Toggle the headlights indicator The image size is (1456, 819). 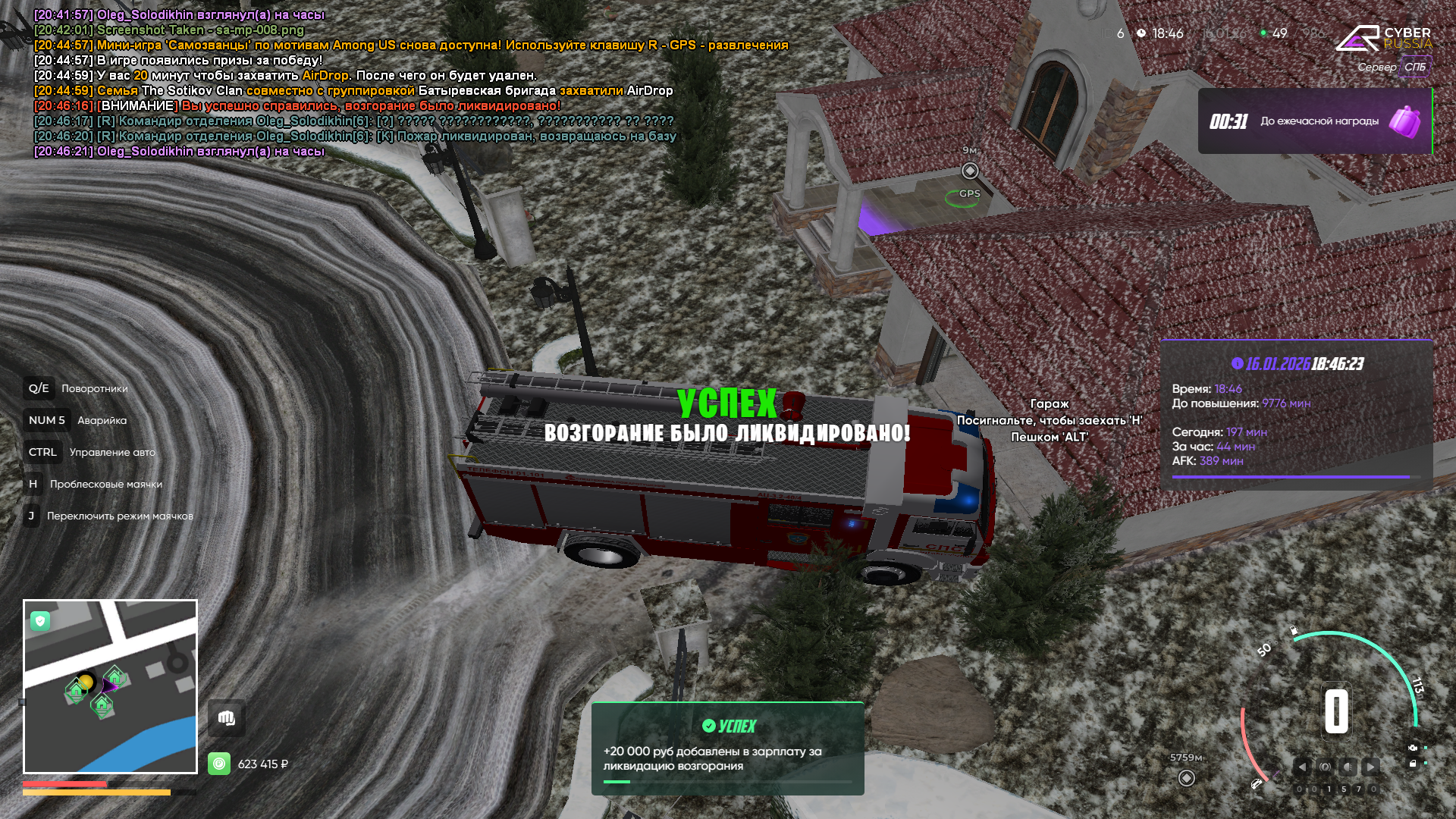point(1348,767)
